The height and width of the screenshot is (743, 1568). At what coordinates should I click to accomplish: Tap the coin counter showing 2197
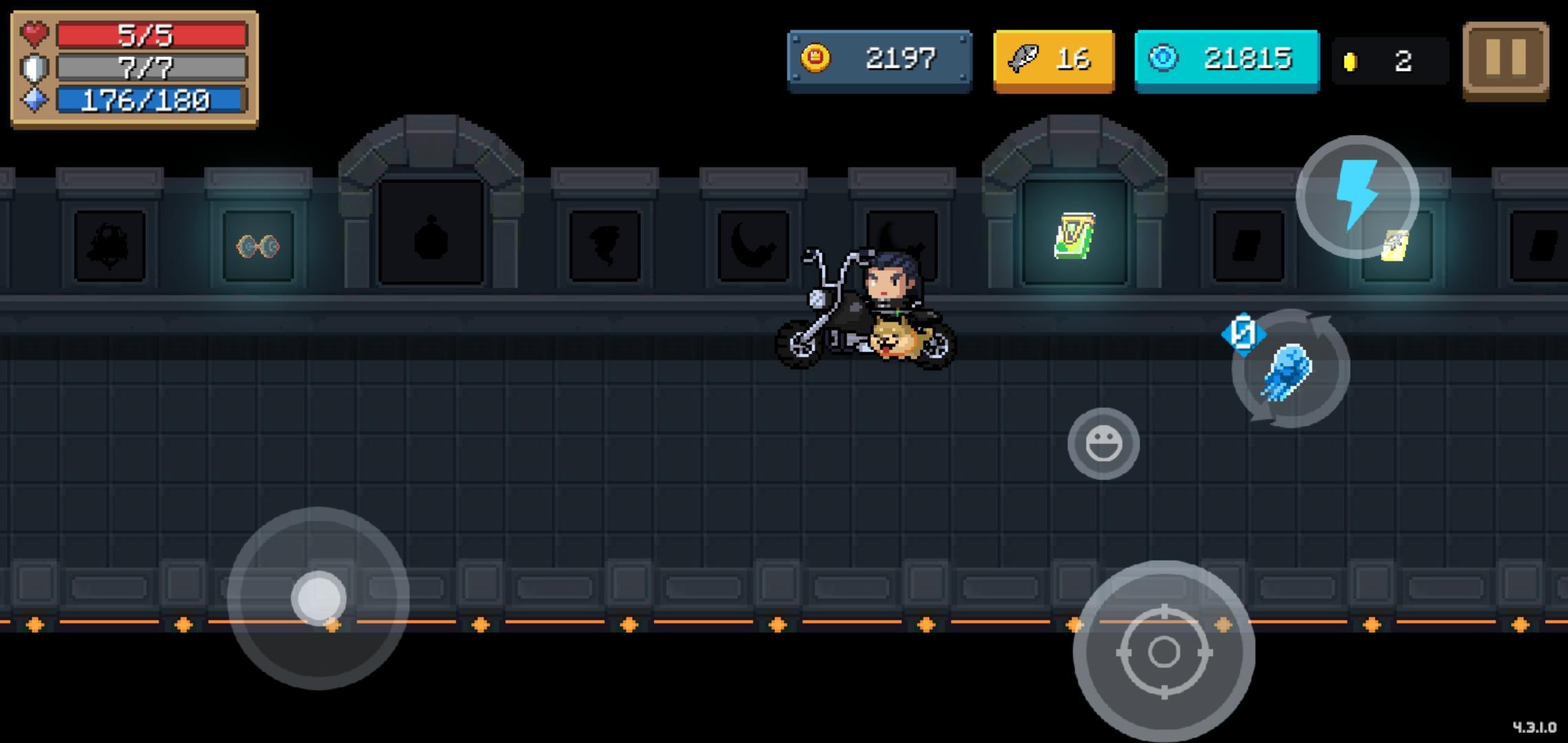click(x=901, y=58)
